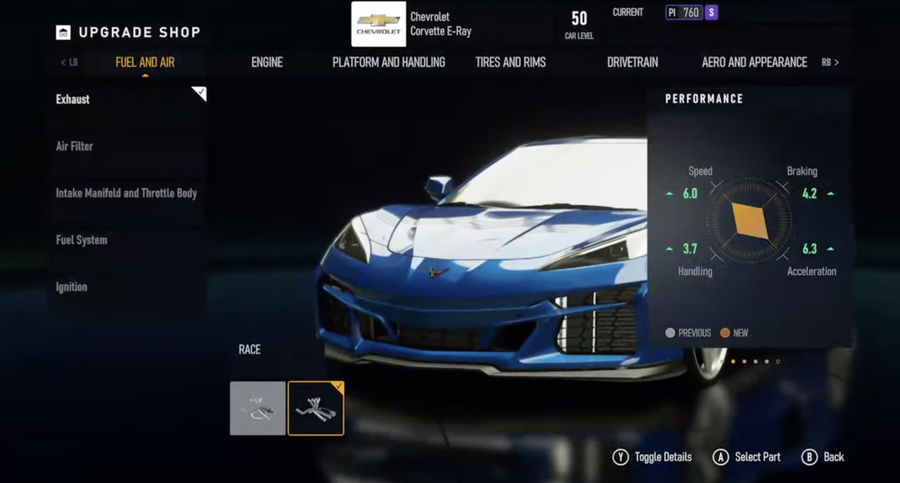Show the Drivetrain upgrades tab
This screenshot has height=483, width=900.
(632, 62)
